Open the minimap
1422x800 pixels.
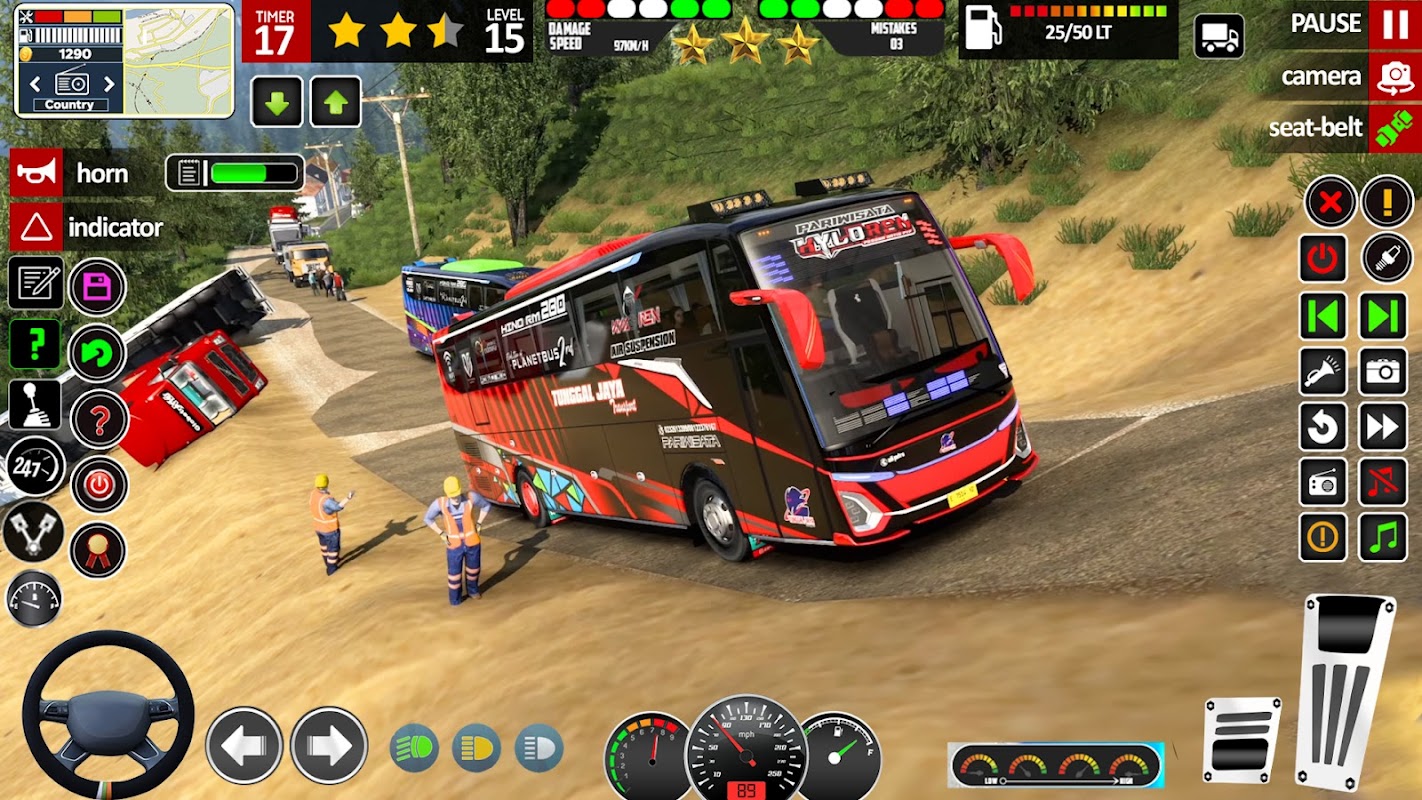(178, 60)
